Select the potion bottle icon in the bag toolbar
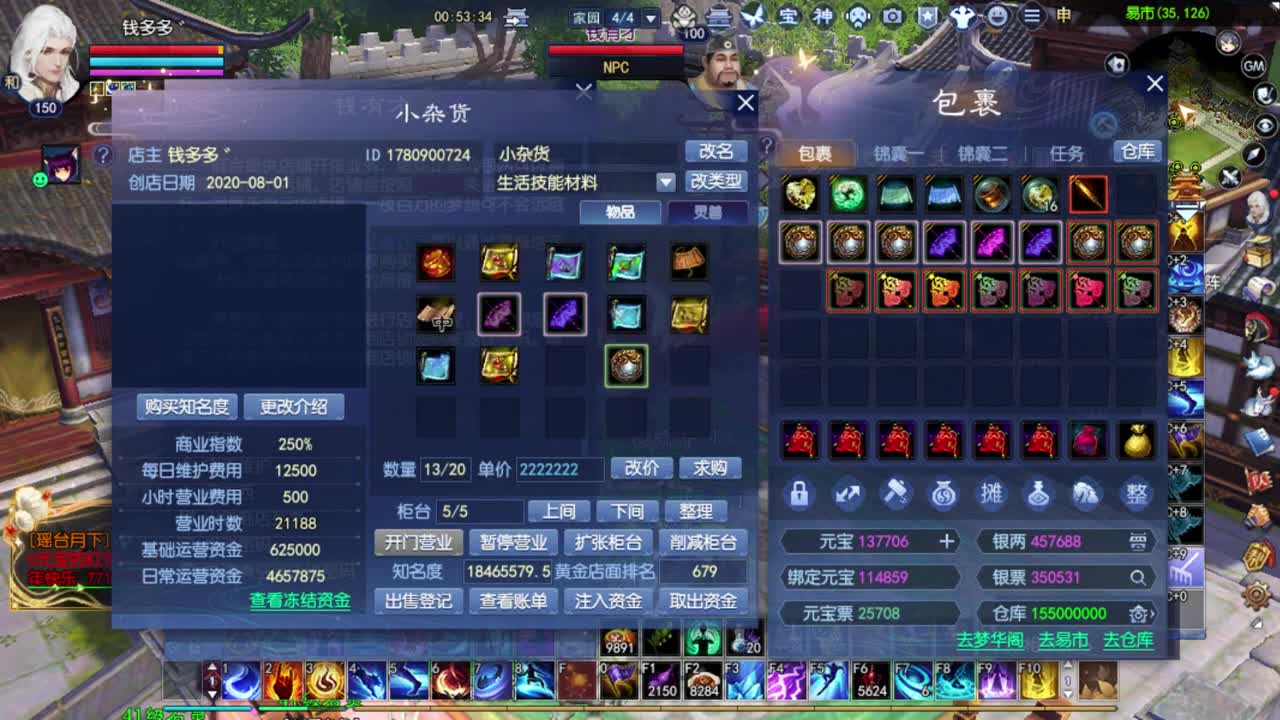The width and height of the screenshot is (1280, 720). point(1040,493)
